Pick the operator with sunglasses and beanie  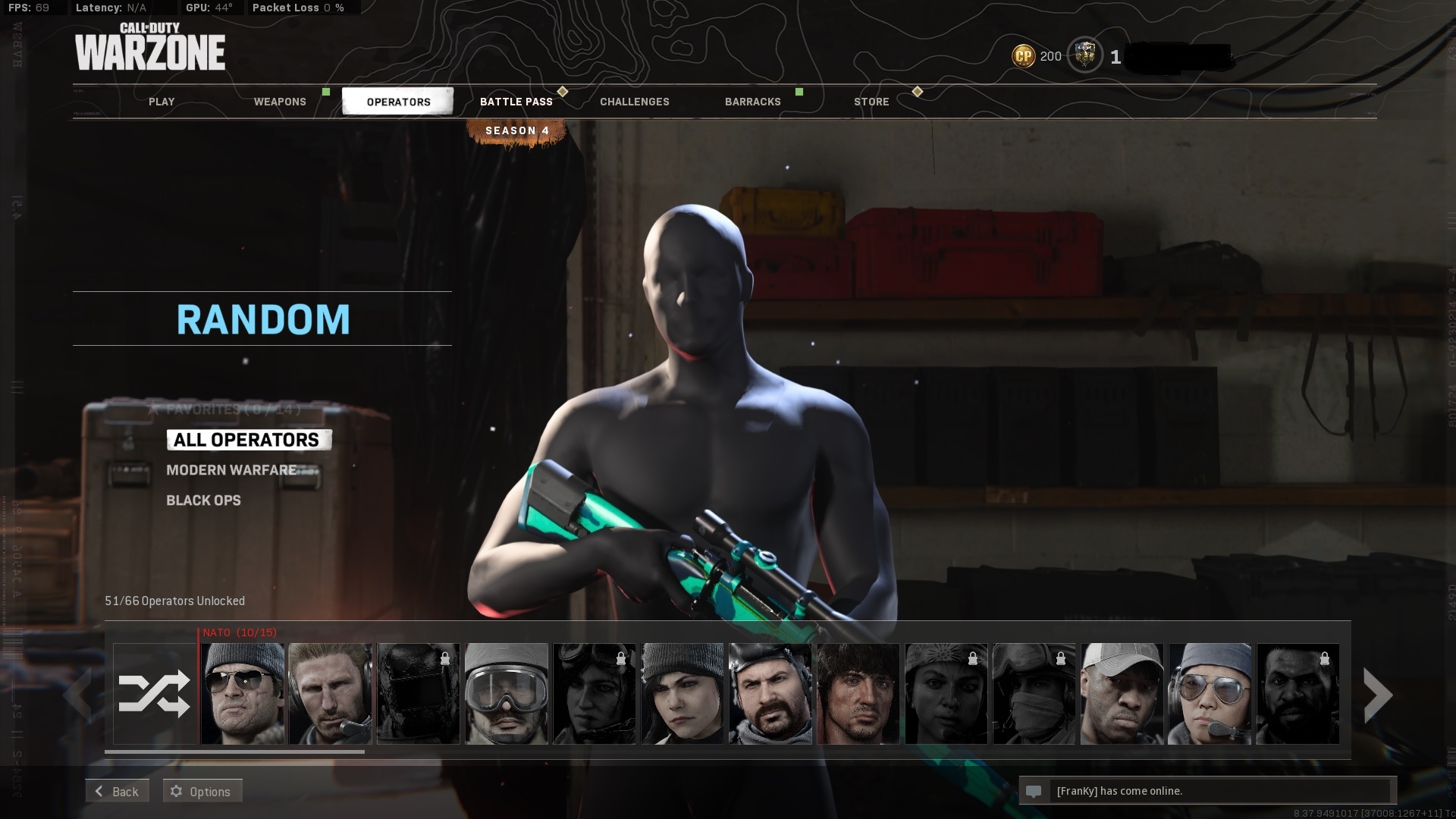[243, 694]
